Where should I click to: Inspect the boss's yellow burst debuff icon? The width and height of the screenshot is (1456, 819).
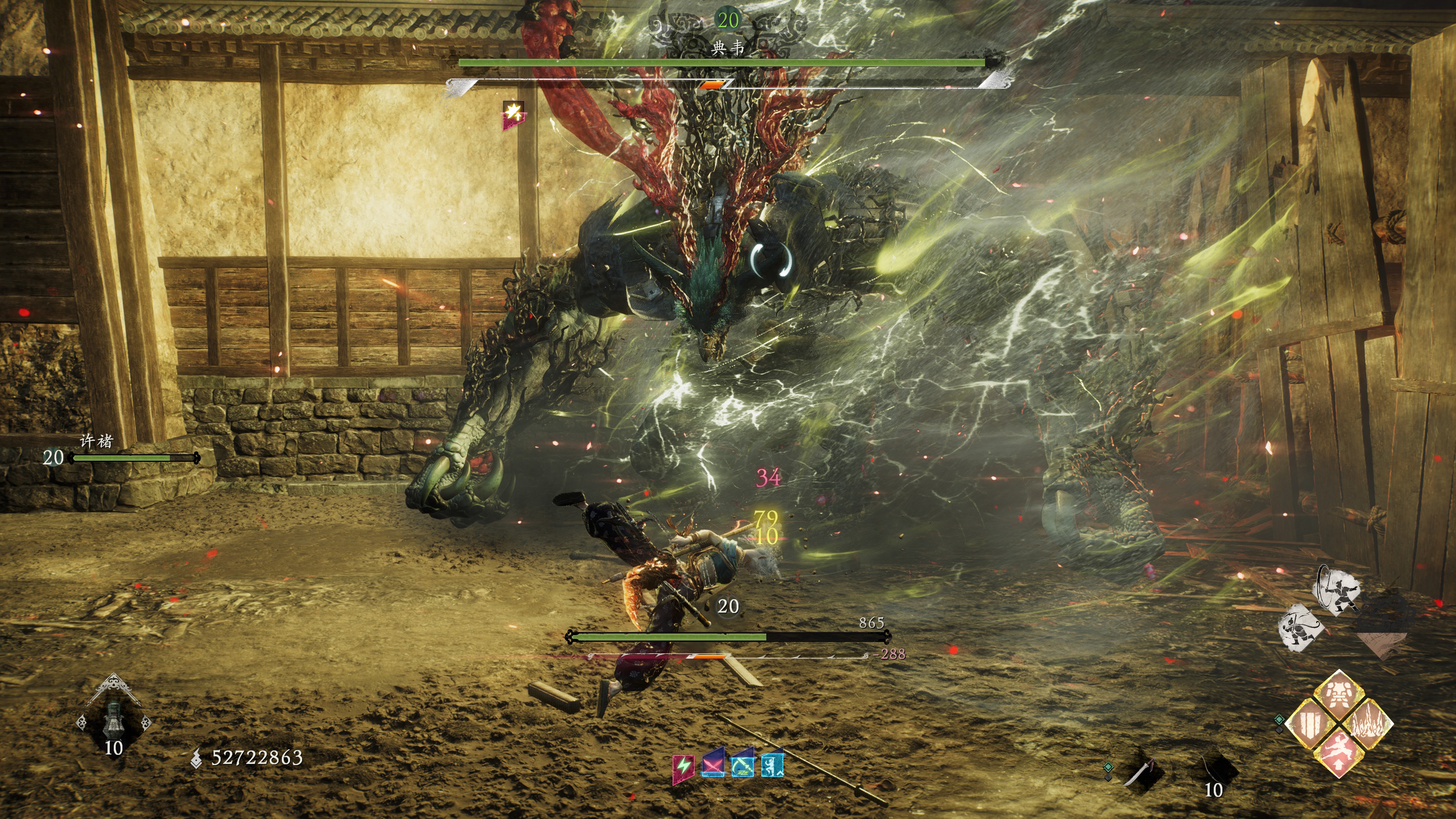click(513, 113)
